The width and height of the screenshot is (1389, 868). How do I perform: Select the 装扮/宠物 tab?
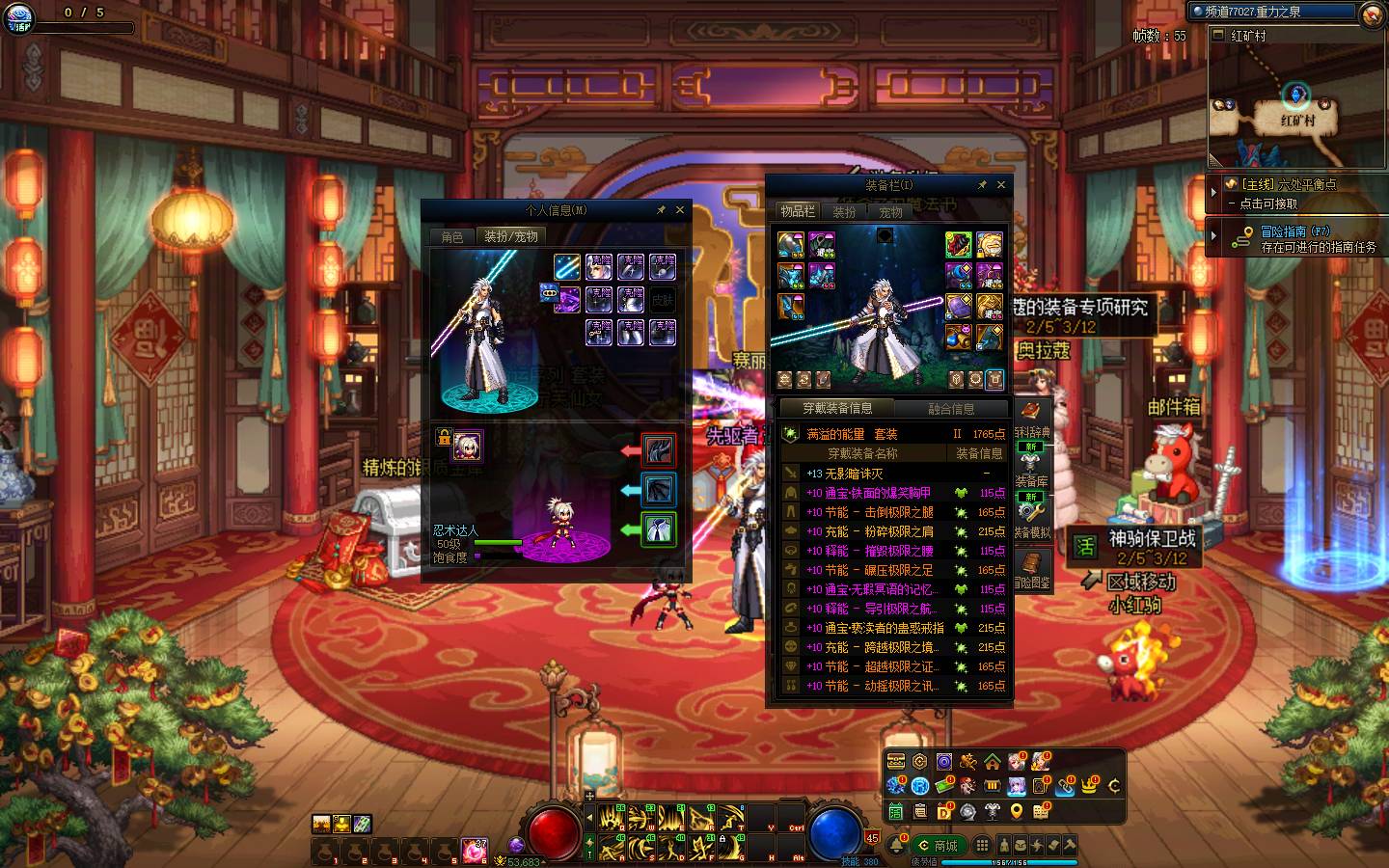tap(511, 236)
